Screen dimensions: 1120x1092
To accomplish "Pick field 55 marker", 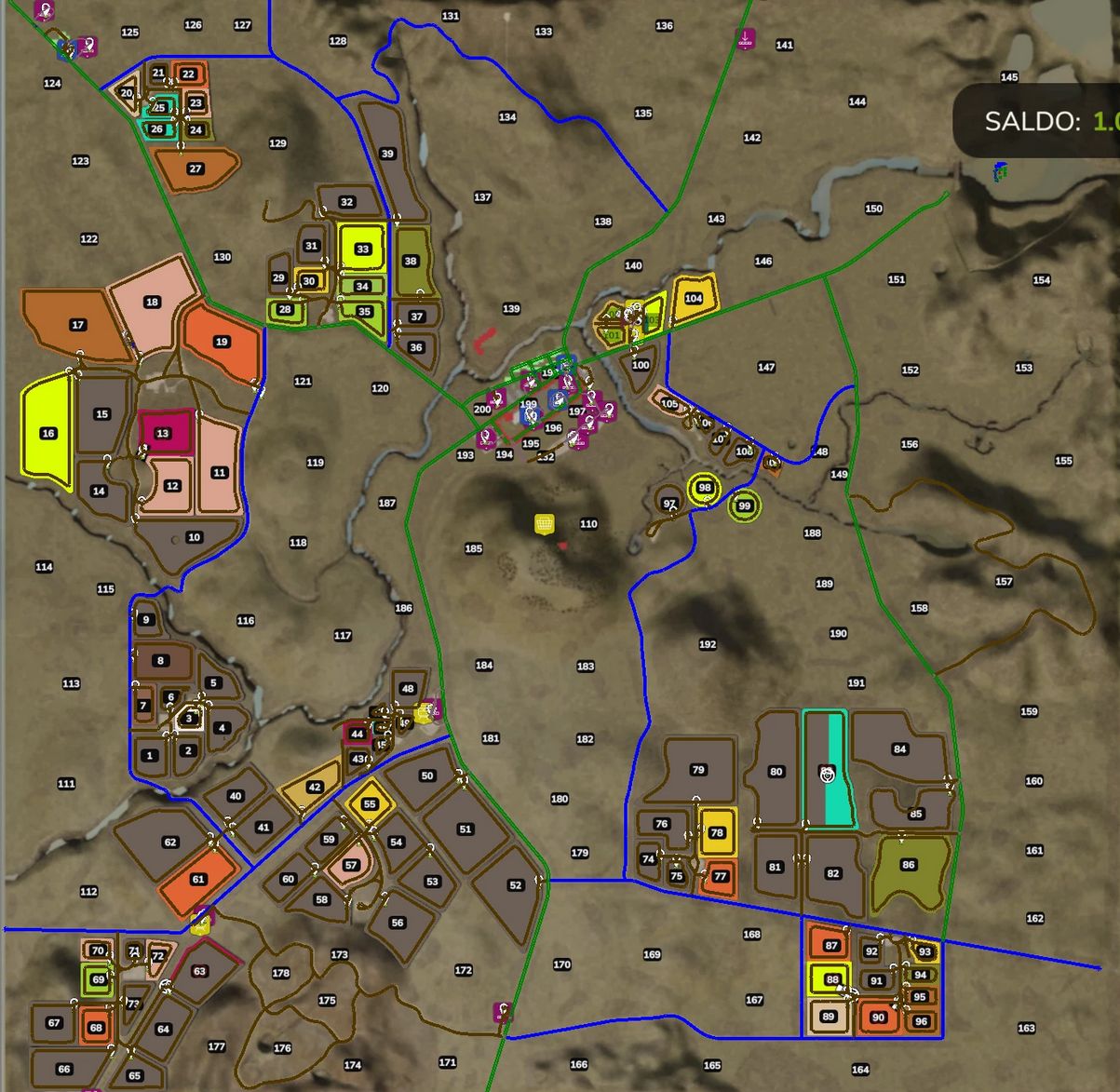I will [x=370, y=804].
